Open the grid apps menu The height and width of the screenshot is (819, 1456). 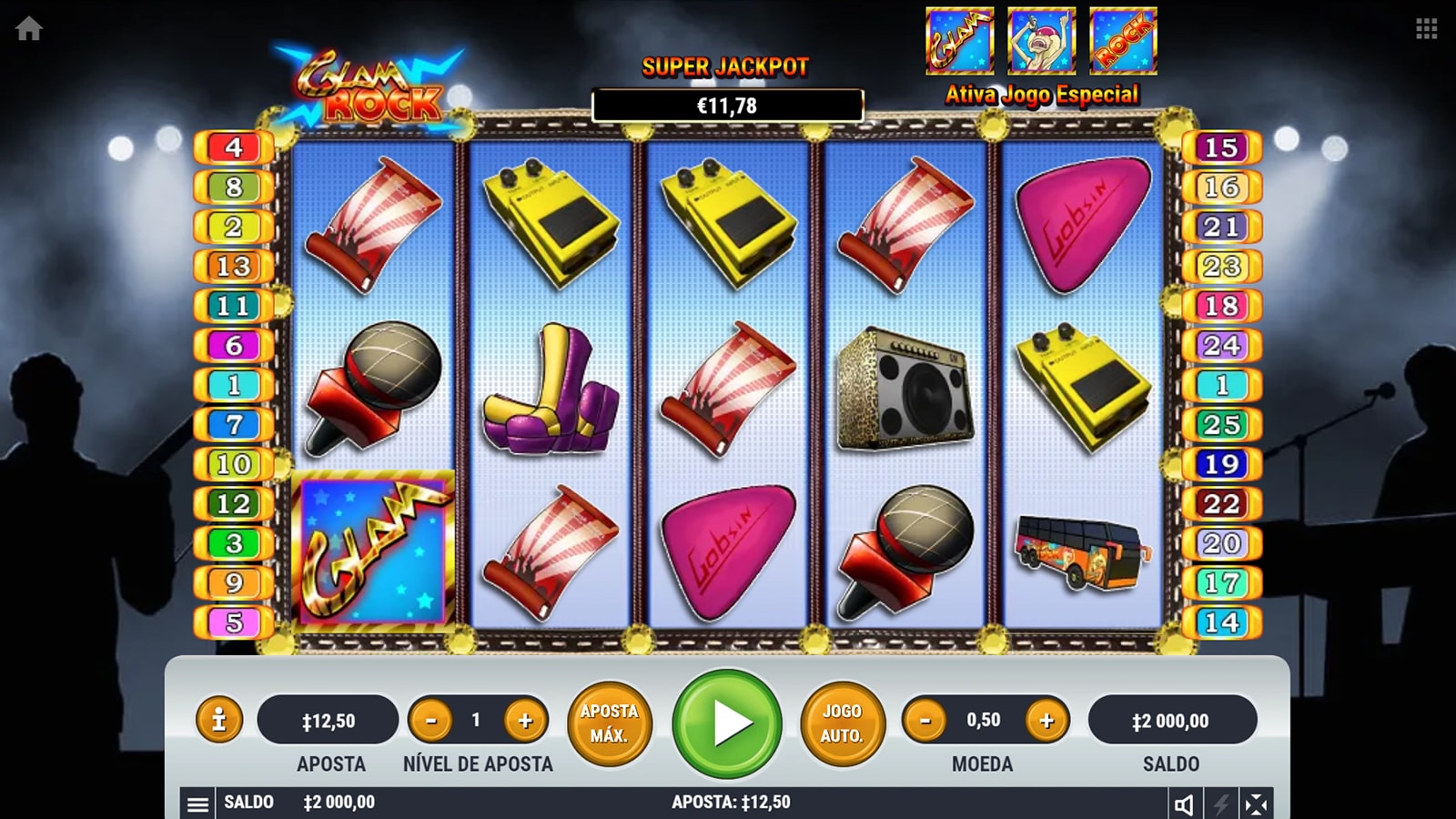coord(1426,29)
